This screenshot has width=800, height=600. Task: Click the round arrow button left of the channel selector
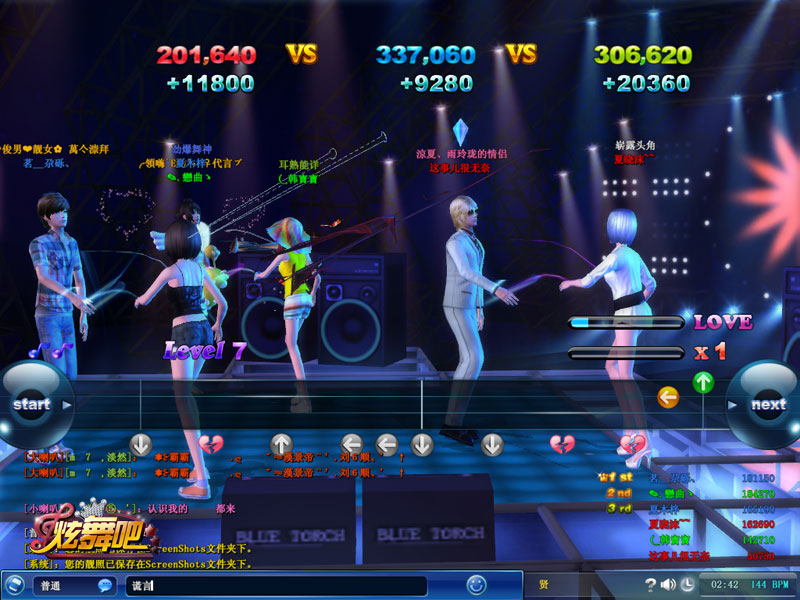(x=15, y=585)
